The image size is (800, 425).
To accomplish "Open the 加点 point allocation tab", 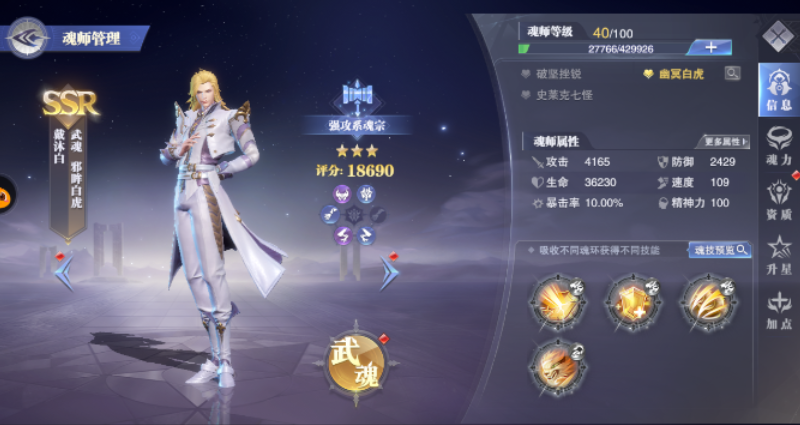I will pos(778,309).
